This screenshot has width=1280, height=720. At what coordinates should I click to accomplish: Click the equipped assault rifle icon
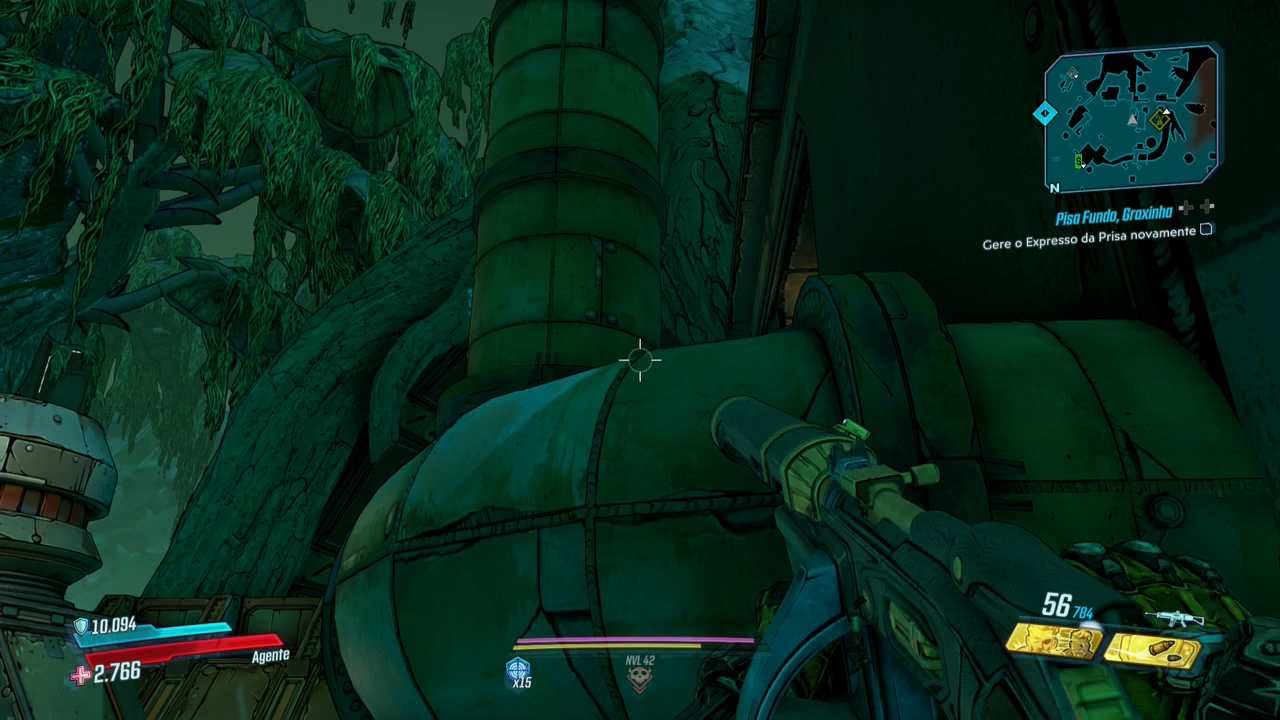pyautogui.click(x=1173, y=619)
